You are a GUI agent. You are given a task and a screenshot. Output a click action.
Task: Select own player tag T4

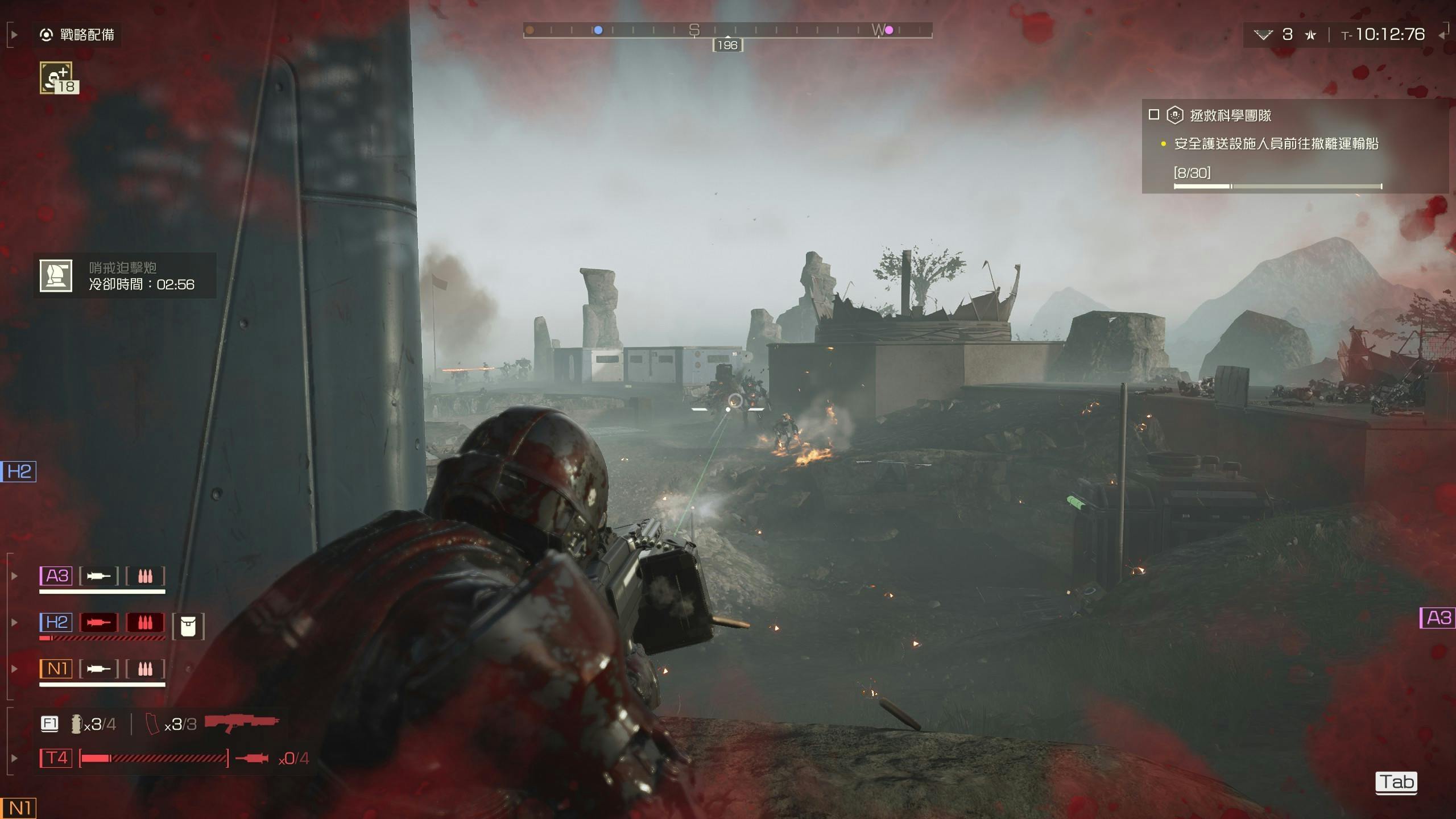coord(56,758)
